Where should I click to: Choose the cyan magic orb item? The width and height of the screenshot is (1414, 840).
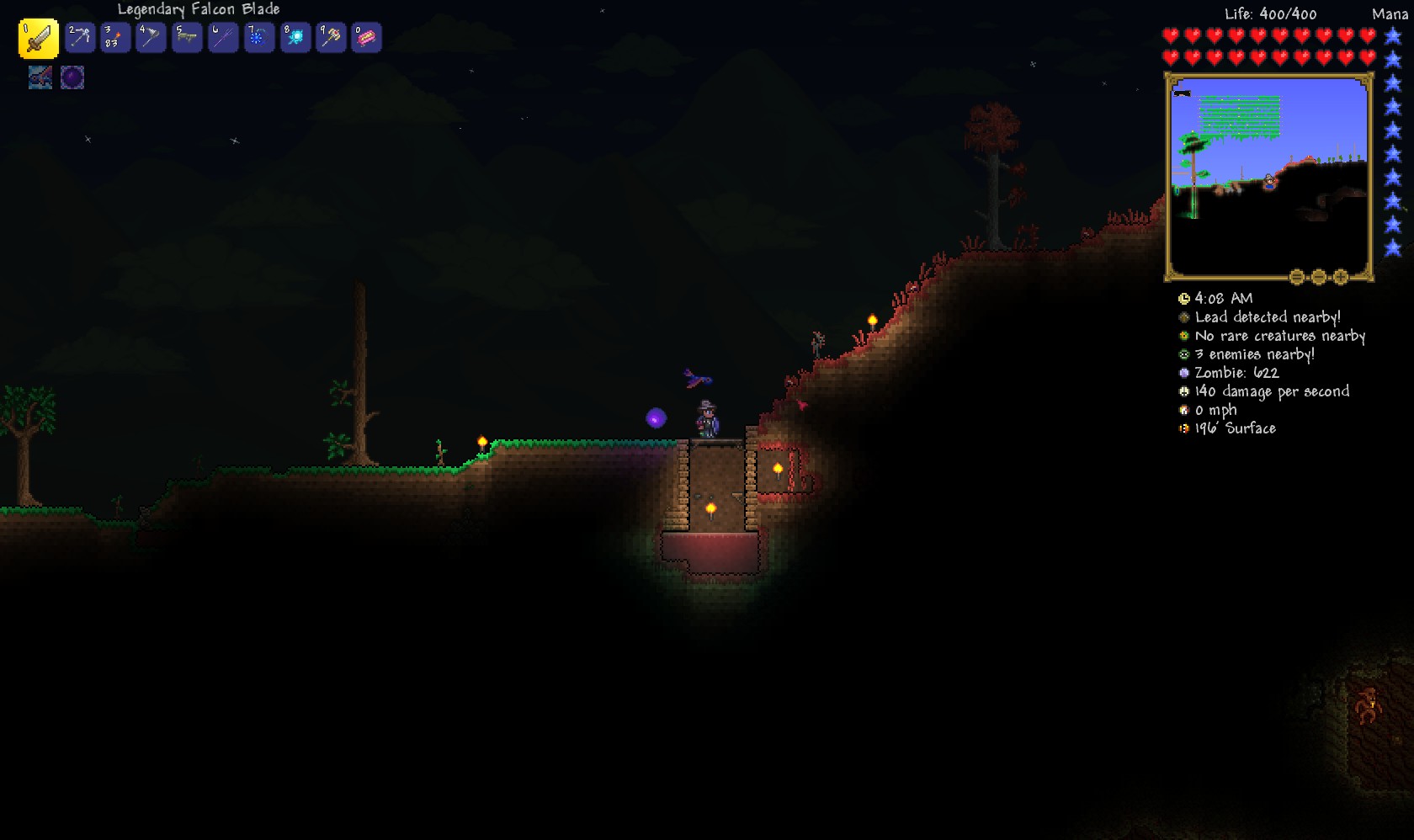click(x=295, y=37)
